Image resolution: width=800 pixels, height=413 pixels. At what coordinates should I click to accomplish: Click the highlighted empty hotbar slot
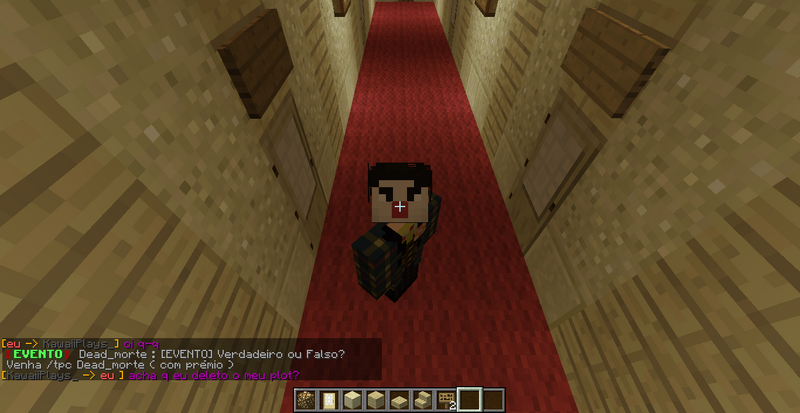(x=469, y=401)
